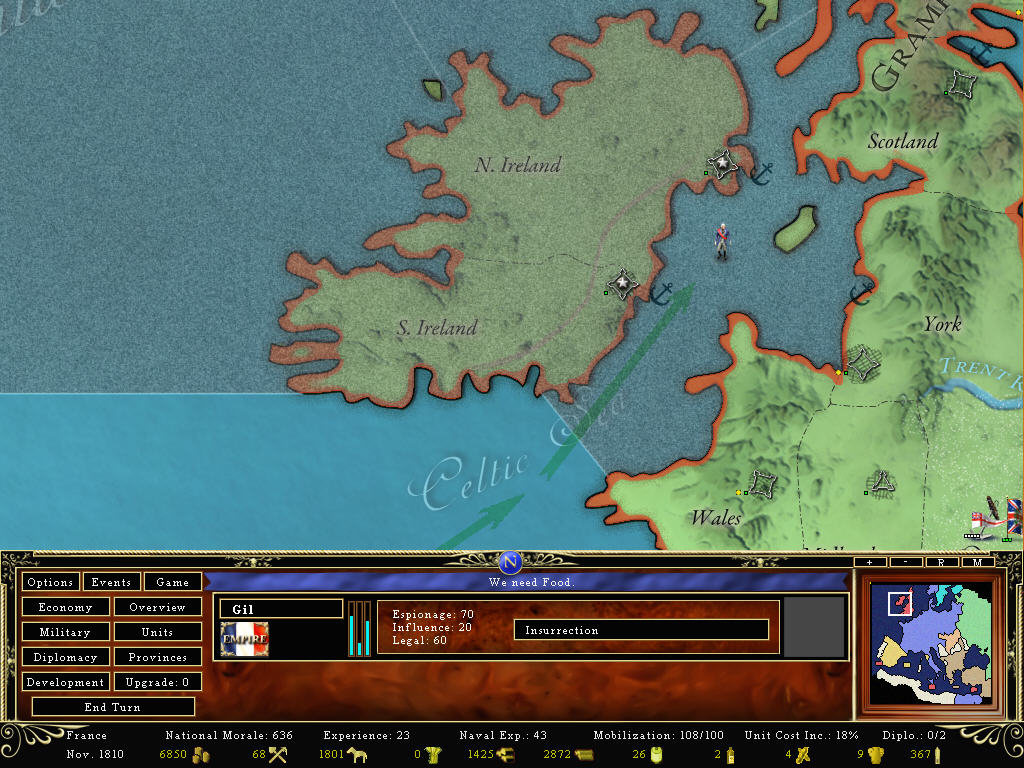The height and width of the screenshot is (768, 1024).
Task: Open the Options menu
Action: [x=50, y=582]
